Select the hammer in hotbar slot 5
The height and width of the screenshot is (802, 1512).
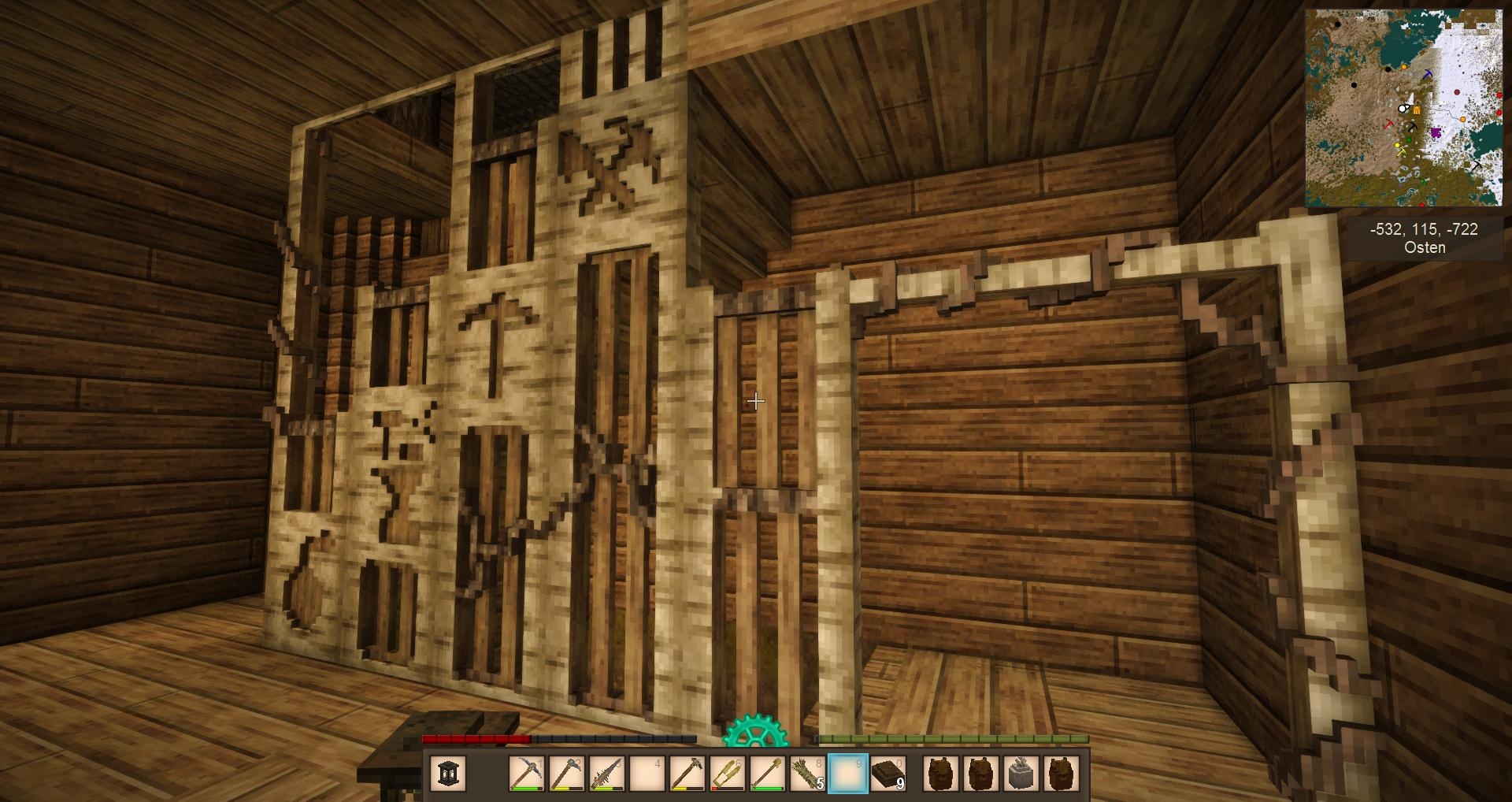687,773
